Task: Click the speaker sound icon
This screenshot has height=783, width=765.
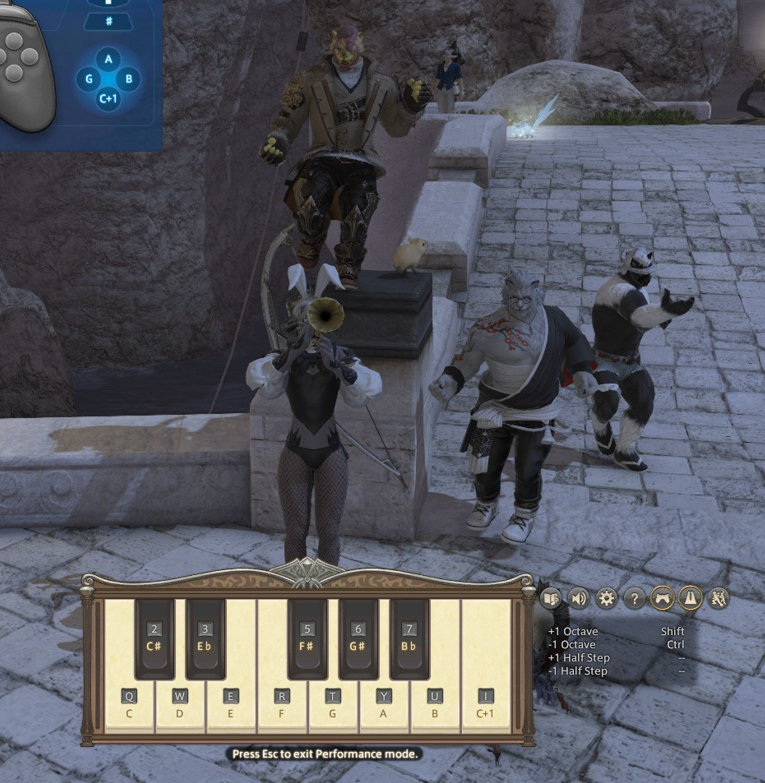Action: (x=578, y=598)
